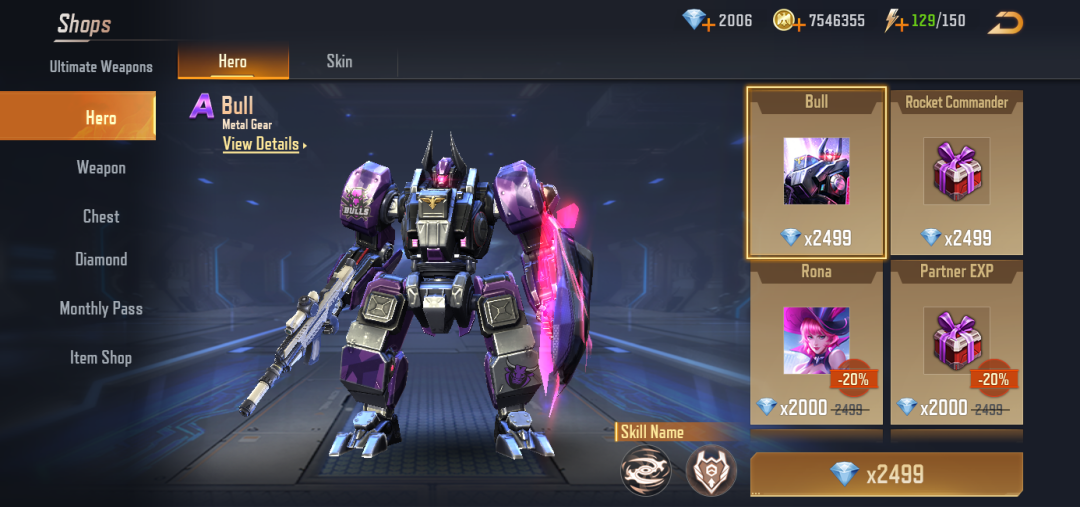1080x507 pixels.
Task: Select the top Hero tab
Action: [233, 61]
